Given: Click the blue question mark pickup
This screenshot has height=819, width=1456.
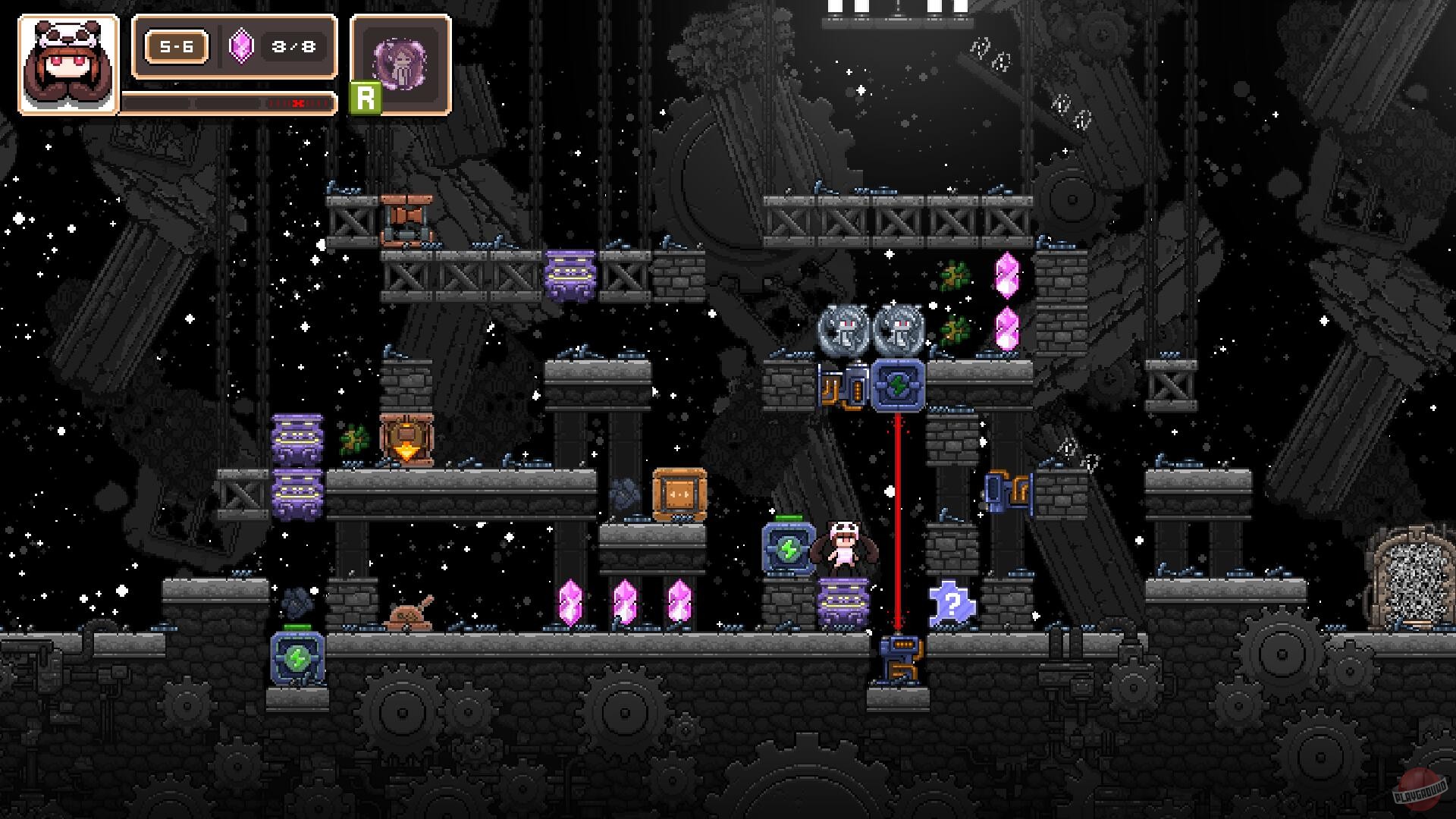Looking at the screenshot, I should (x=952, y=603).
